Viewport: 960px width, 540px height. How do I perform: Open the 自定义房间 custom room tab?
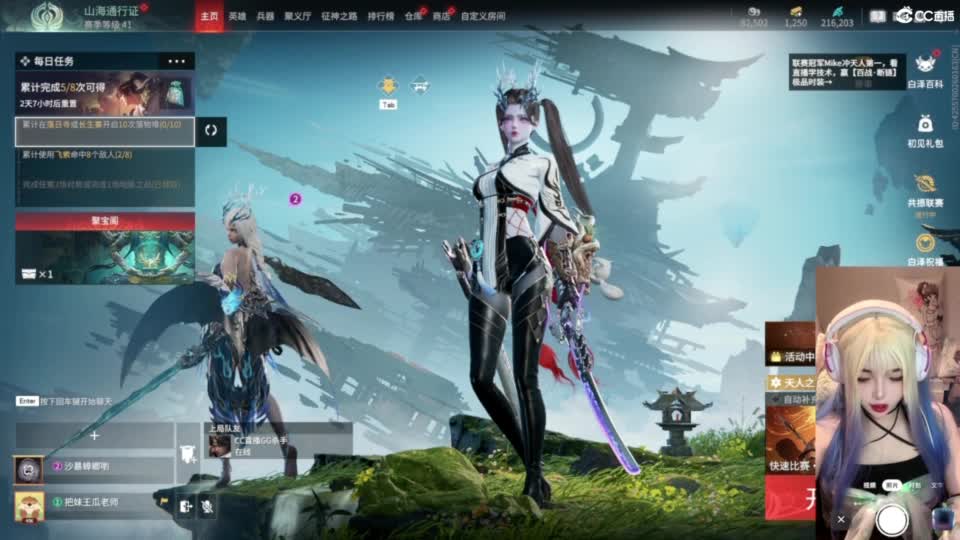coord(483,17)
